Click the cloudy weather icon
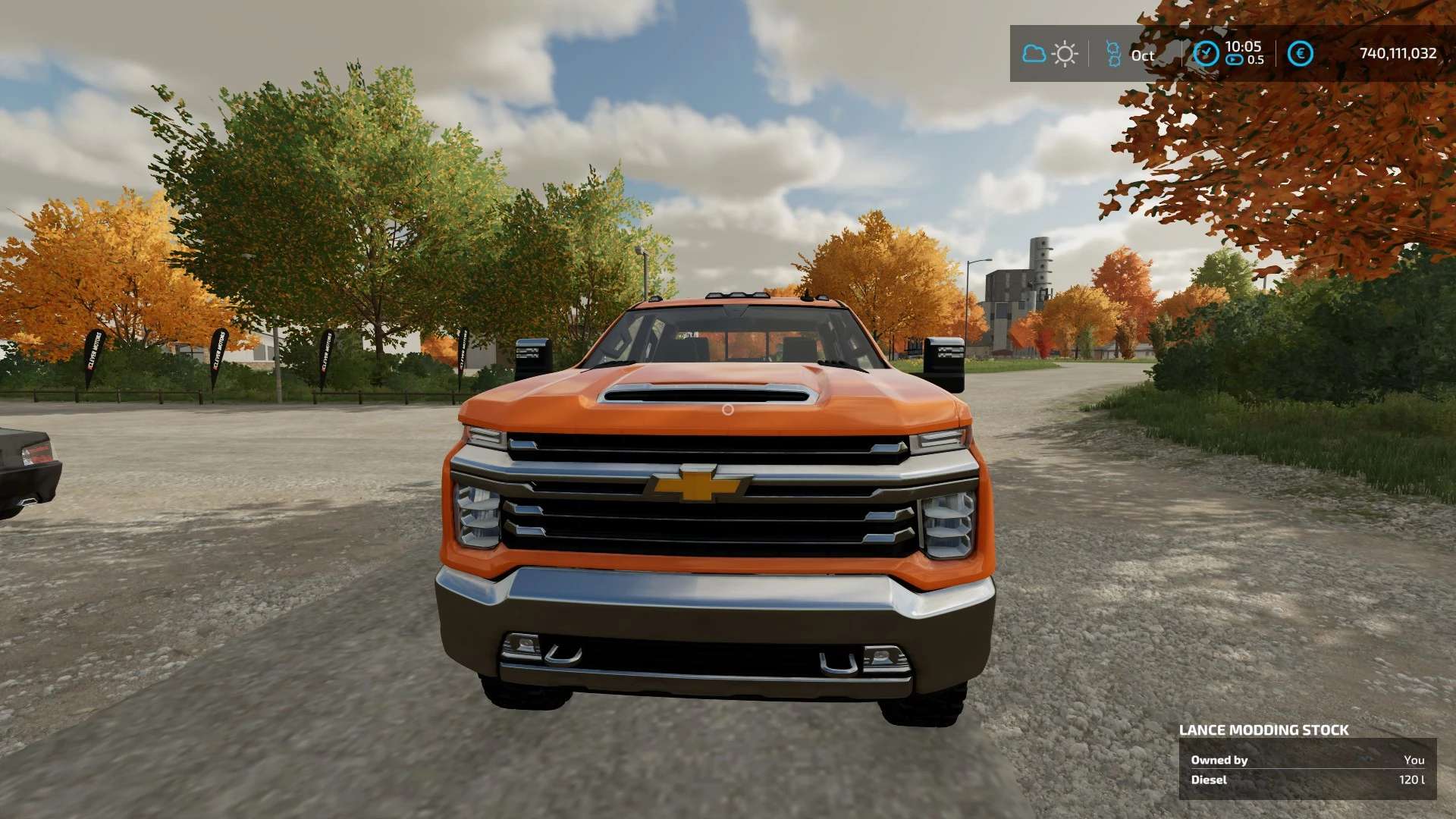Image resolution: width=1456 pixels, height=819 pixels. (x=1034, y=54)
